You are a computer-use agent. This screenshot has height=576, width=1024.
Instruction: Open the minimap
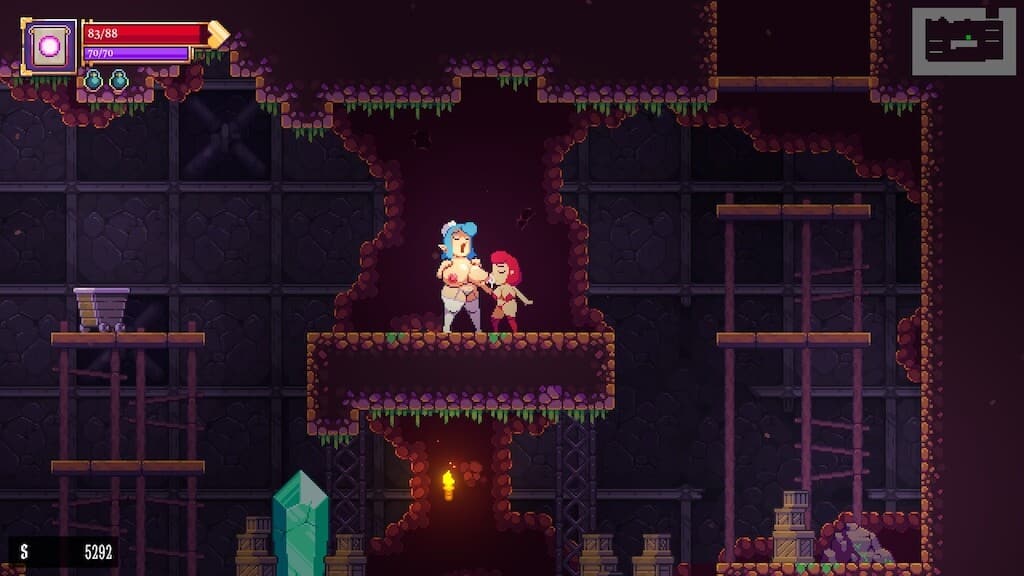(x=963, y=41)
